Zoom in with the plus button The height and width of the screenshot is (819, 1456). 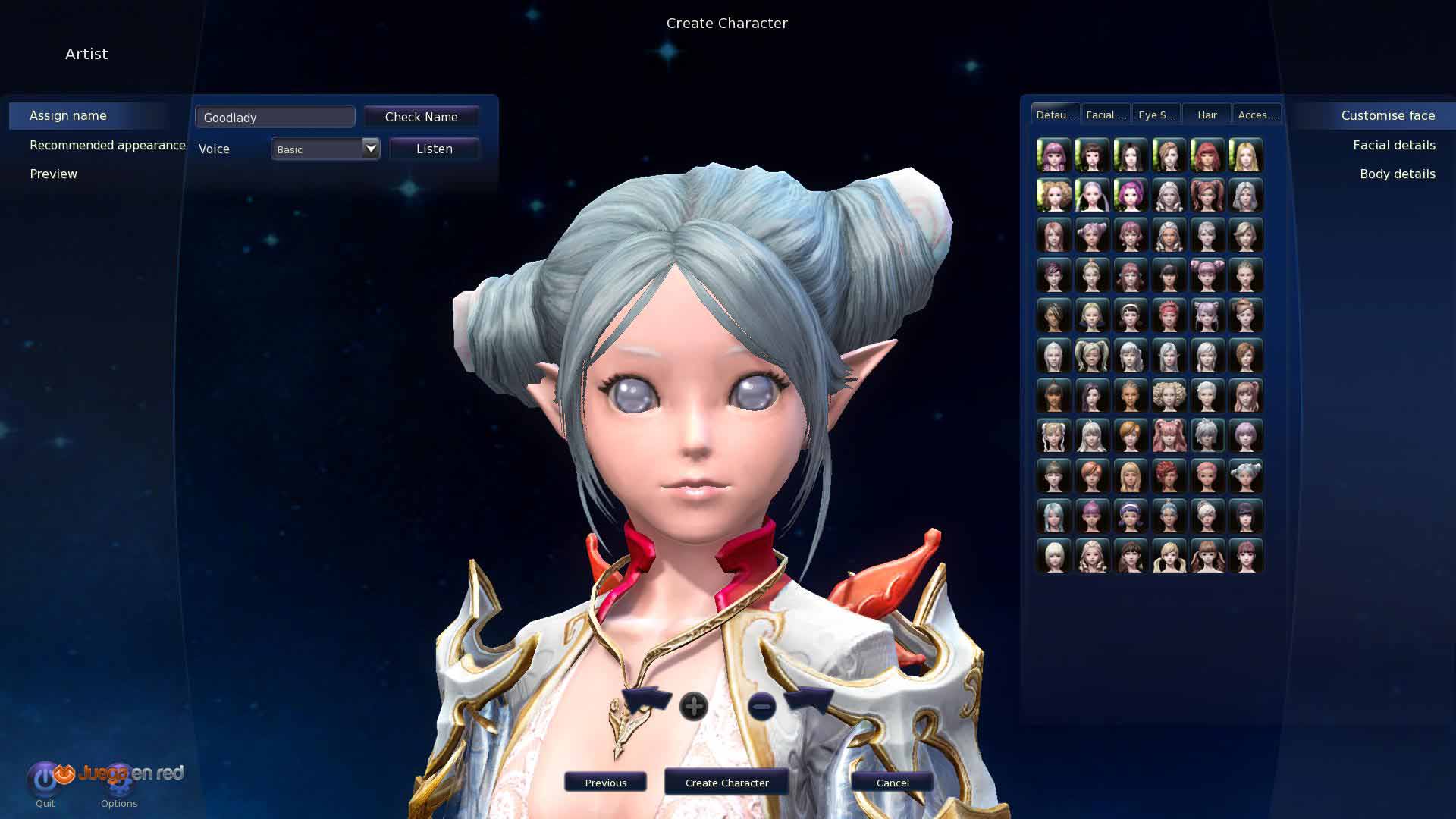pyautogui.click(x=693, y=706)
